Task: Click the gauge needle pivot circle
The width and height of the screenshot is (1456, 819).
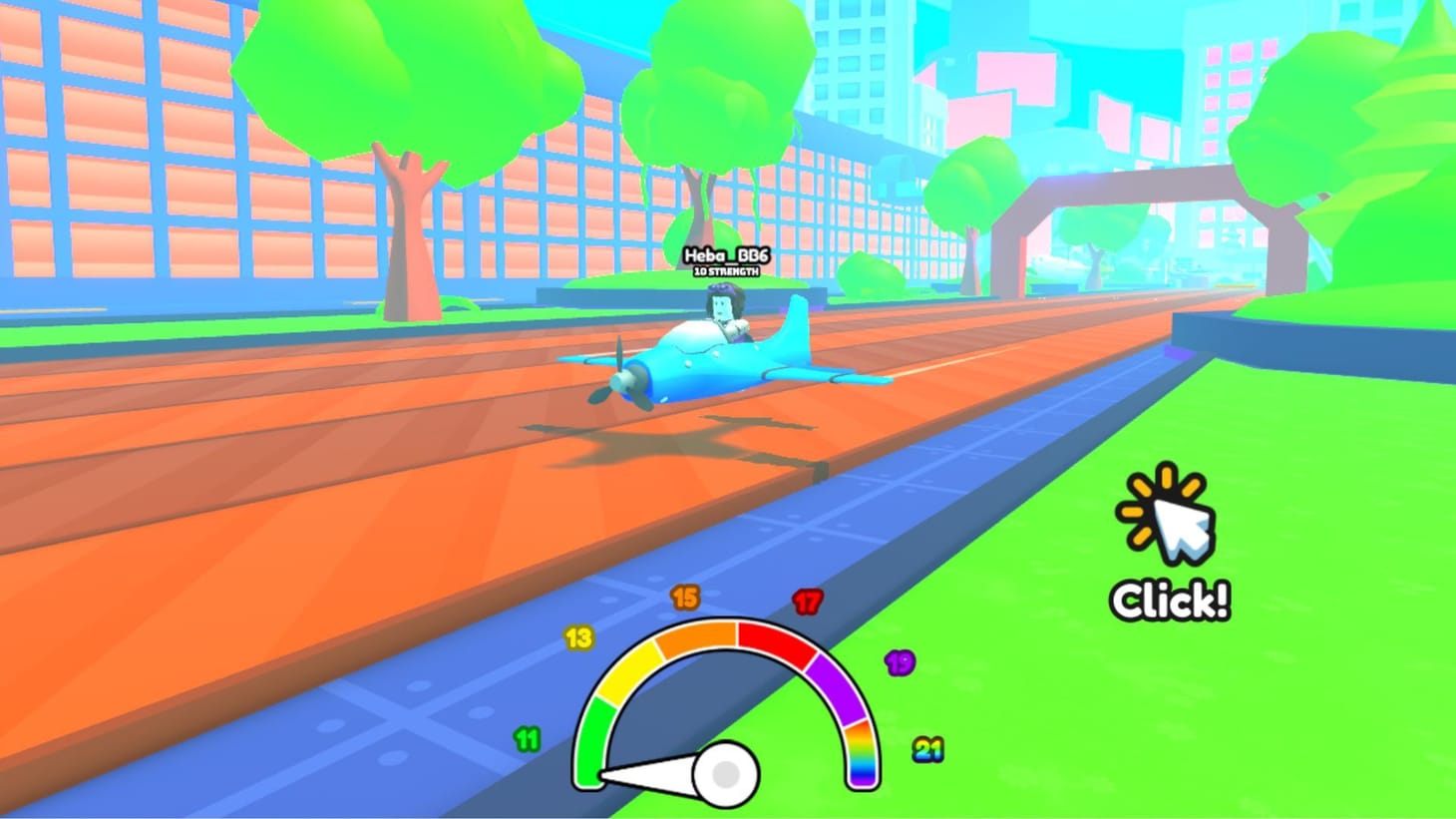Action: click(725, 773)
